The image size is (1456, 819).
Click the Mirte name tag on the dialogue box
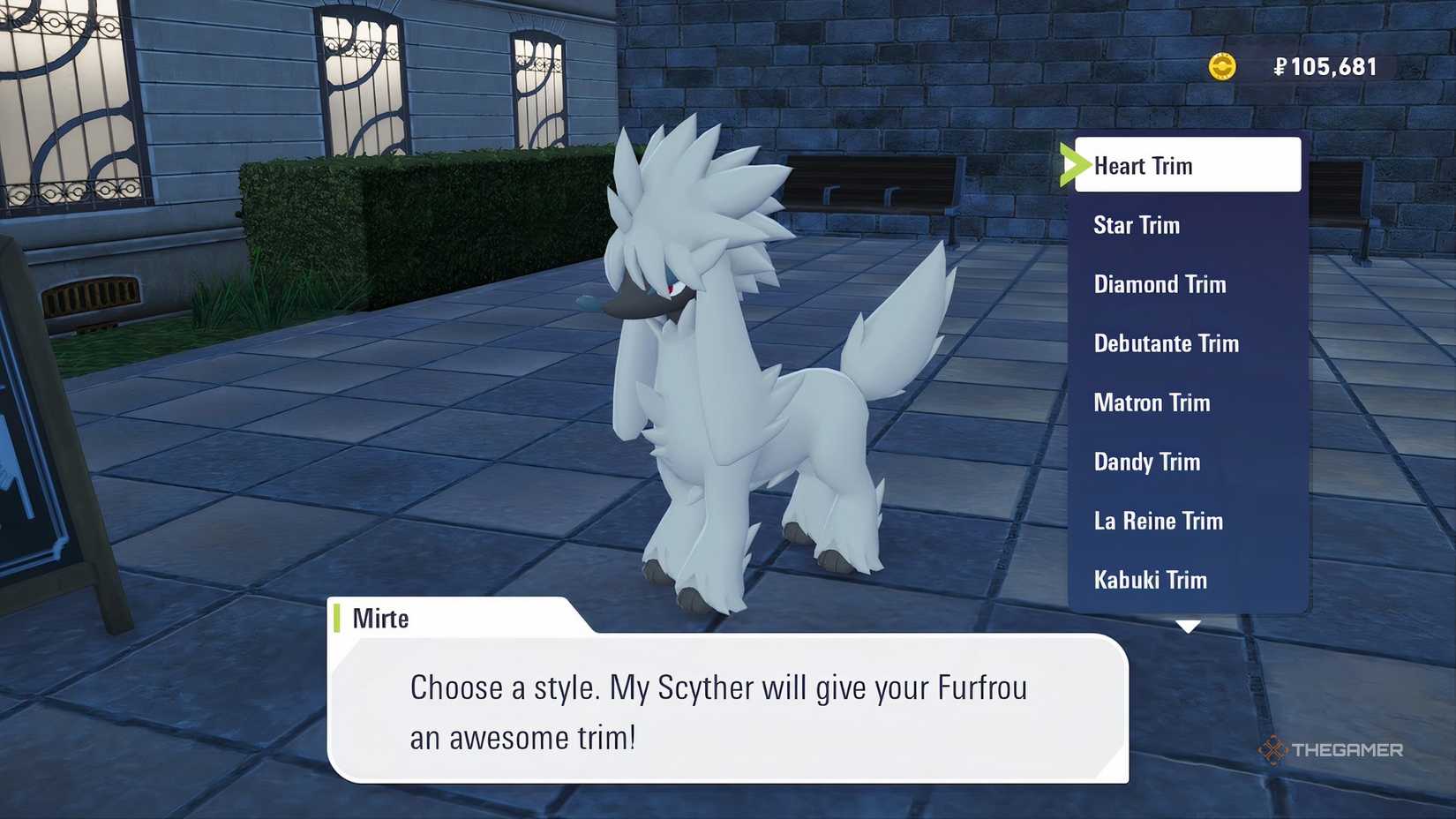pos(379,618)
